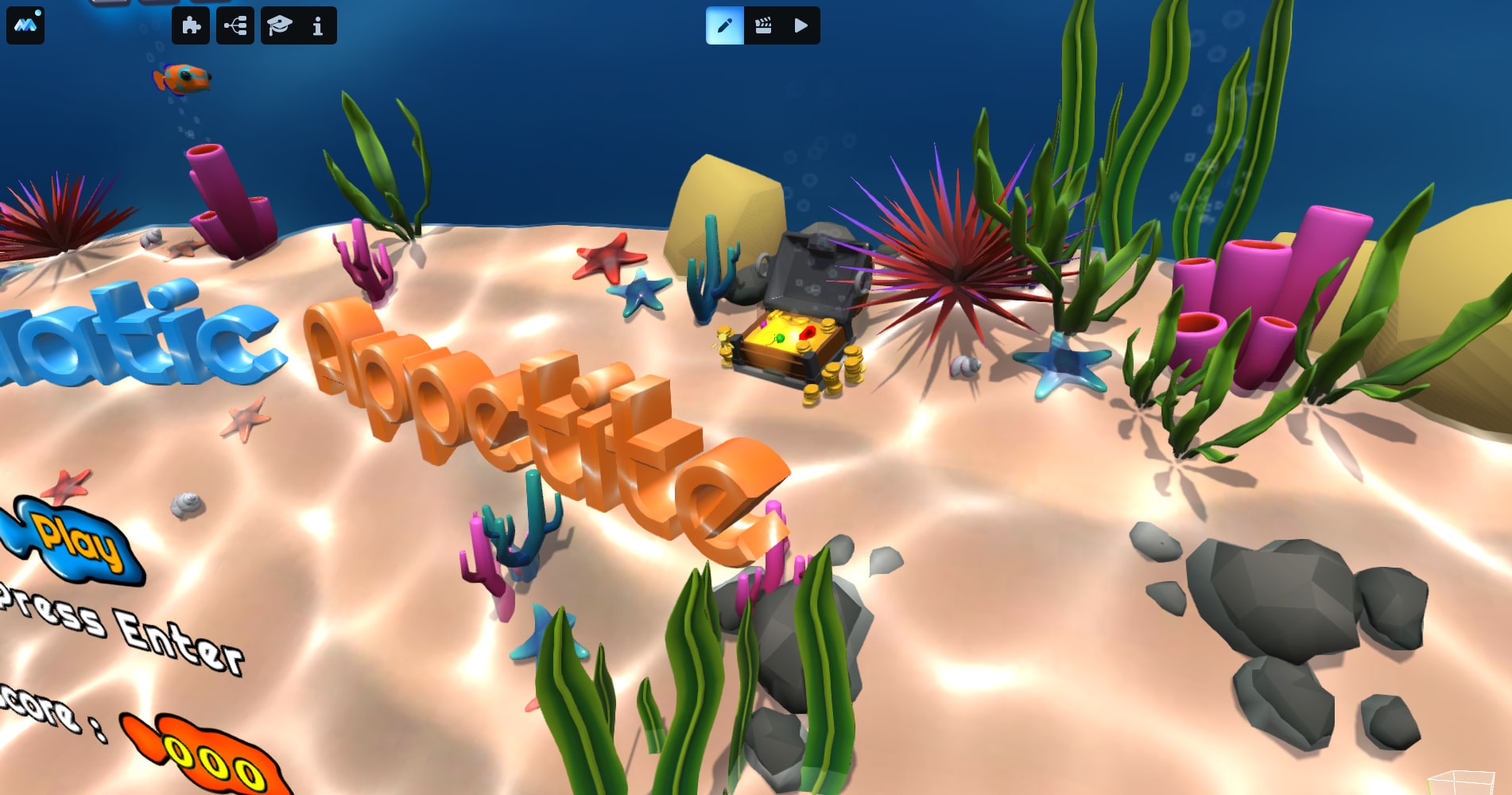The image size is (1512, 795).
Task: Start playback with the play triangle
Action: (x=801, y=25)
